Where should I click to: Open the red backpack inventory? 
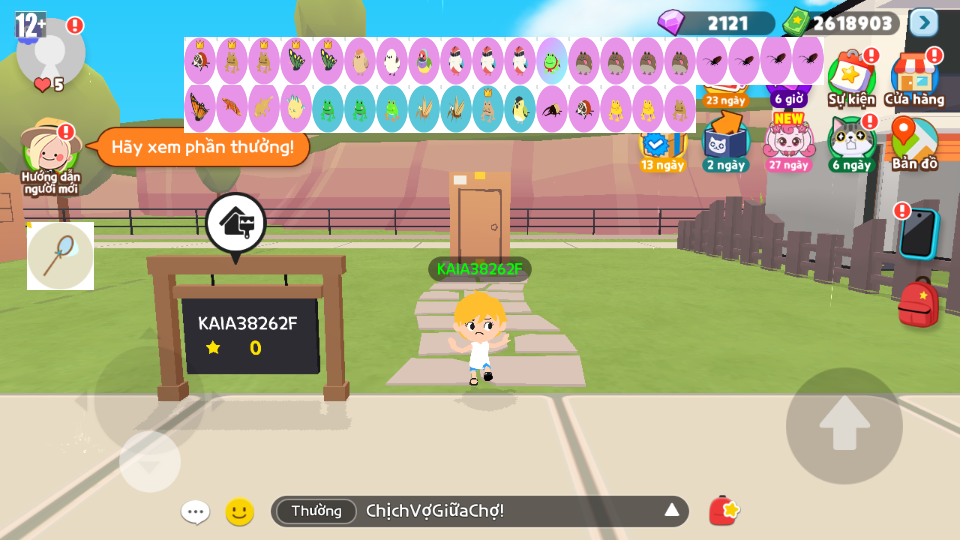[x=917, y=303]
